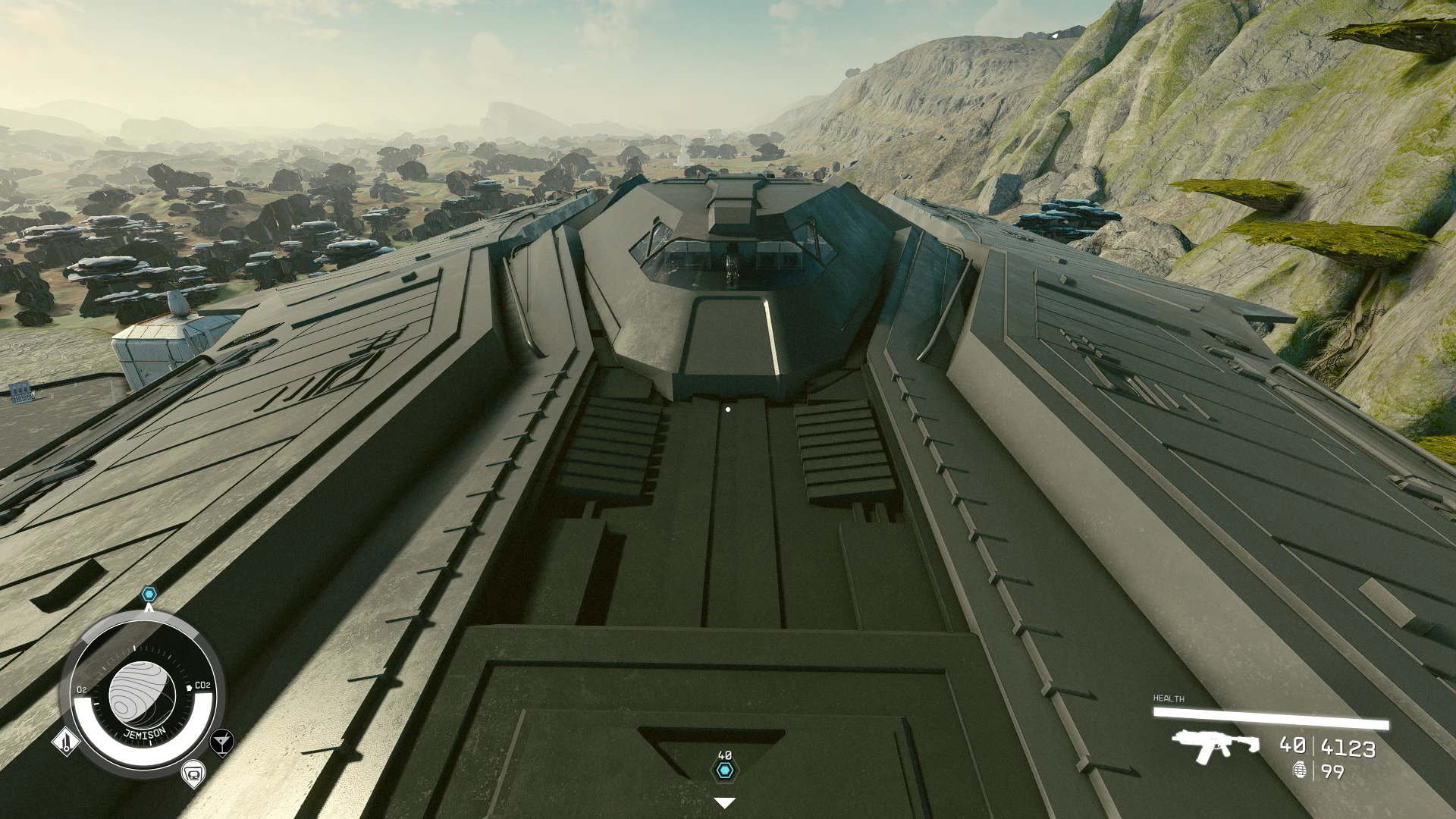Select the blue hexagon marker above the compass

click(149, 594)
